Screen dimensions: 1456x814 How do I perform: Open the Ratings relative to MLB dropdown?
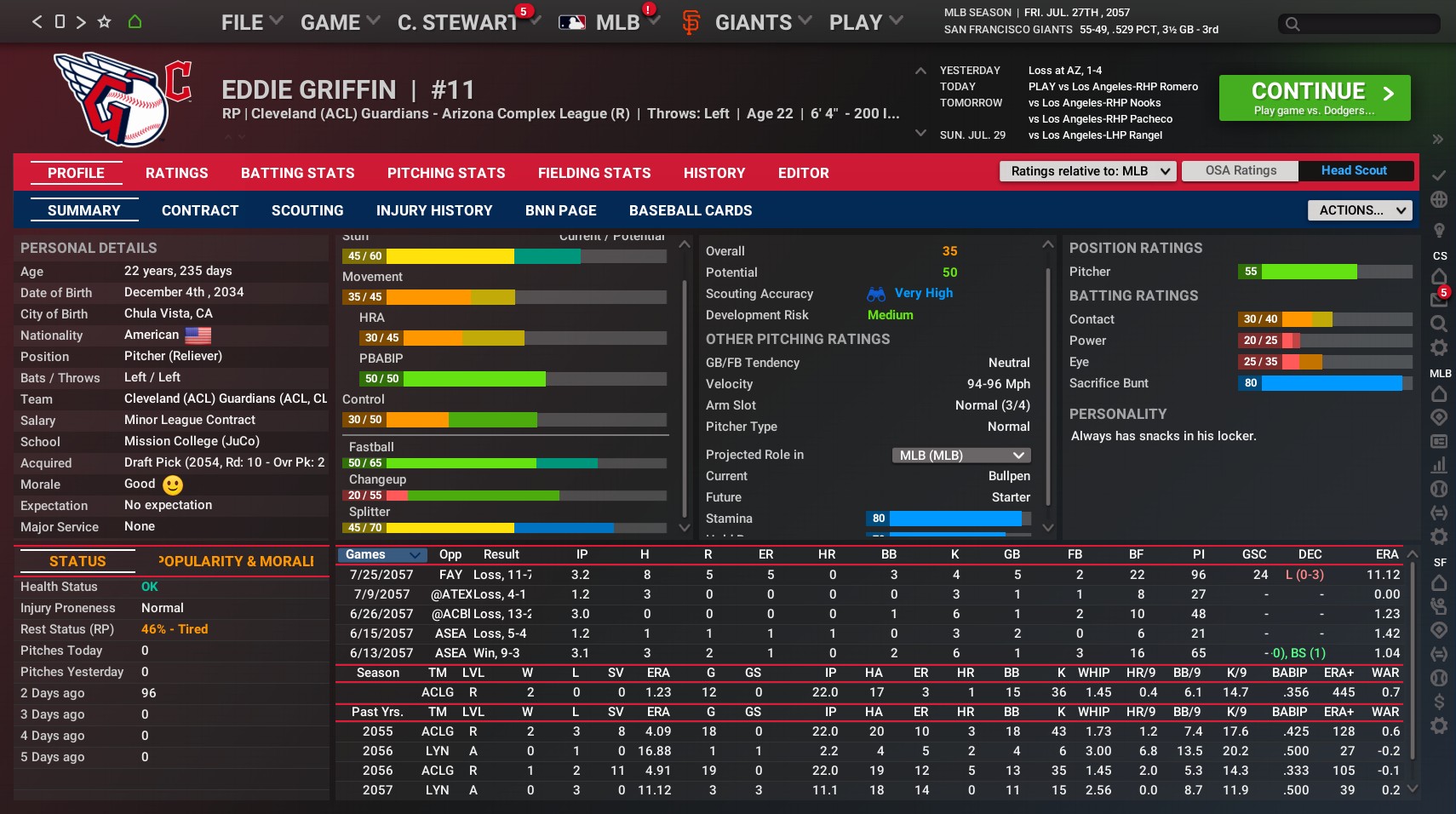coord(1087,171)
